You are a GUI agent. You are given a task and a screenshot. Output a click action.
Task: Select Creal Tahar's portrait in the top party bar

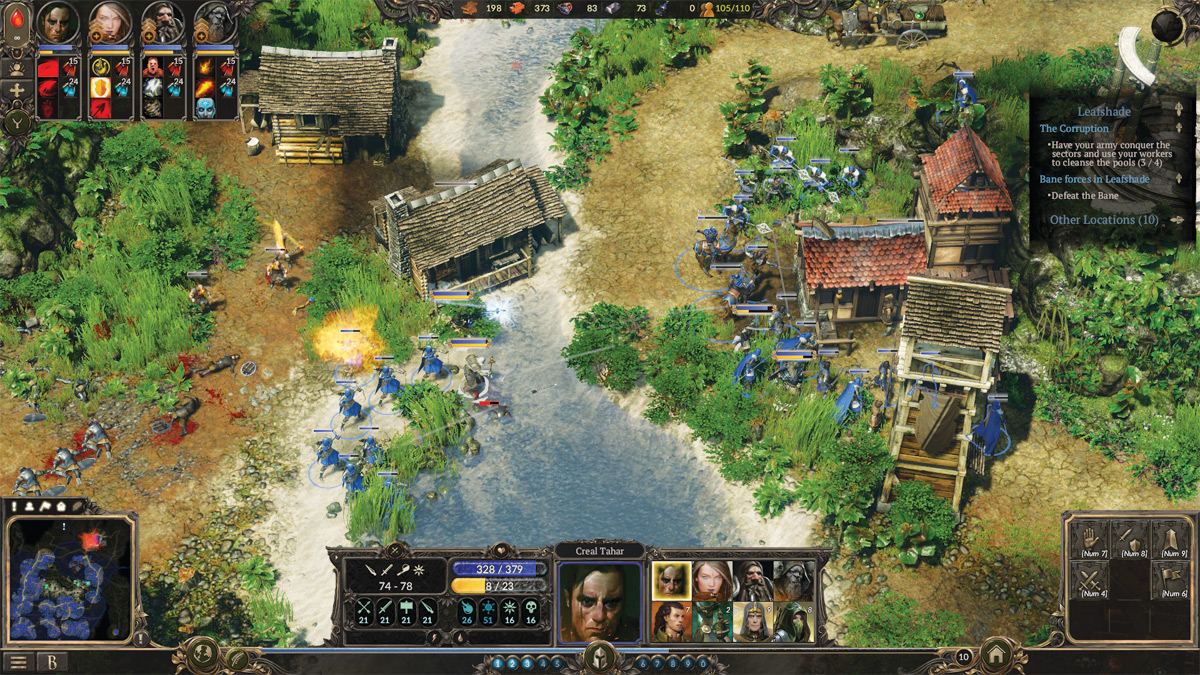point(57,23)
